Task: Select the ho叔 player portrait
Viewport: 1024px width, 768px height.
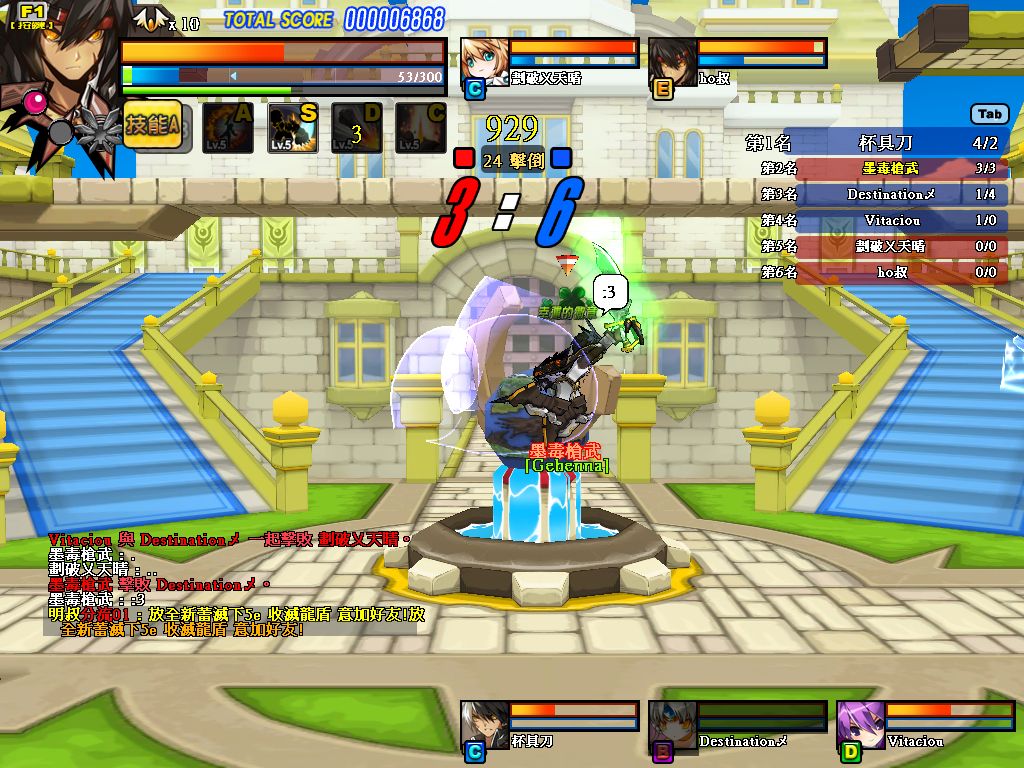Action: tap(672, 62)
